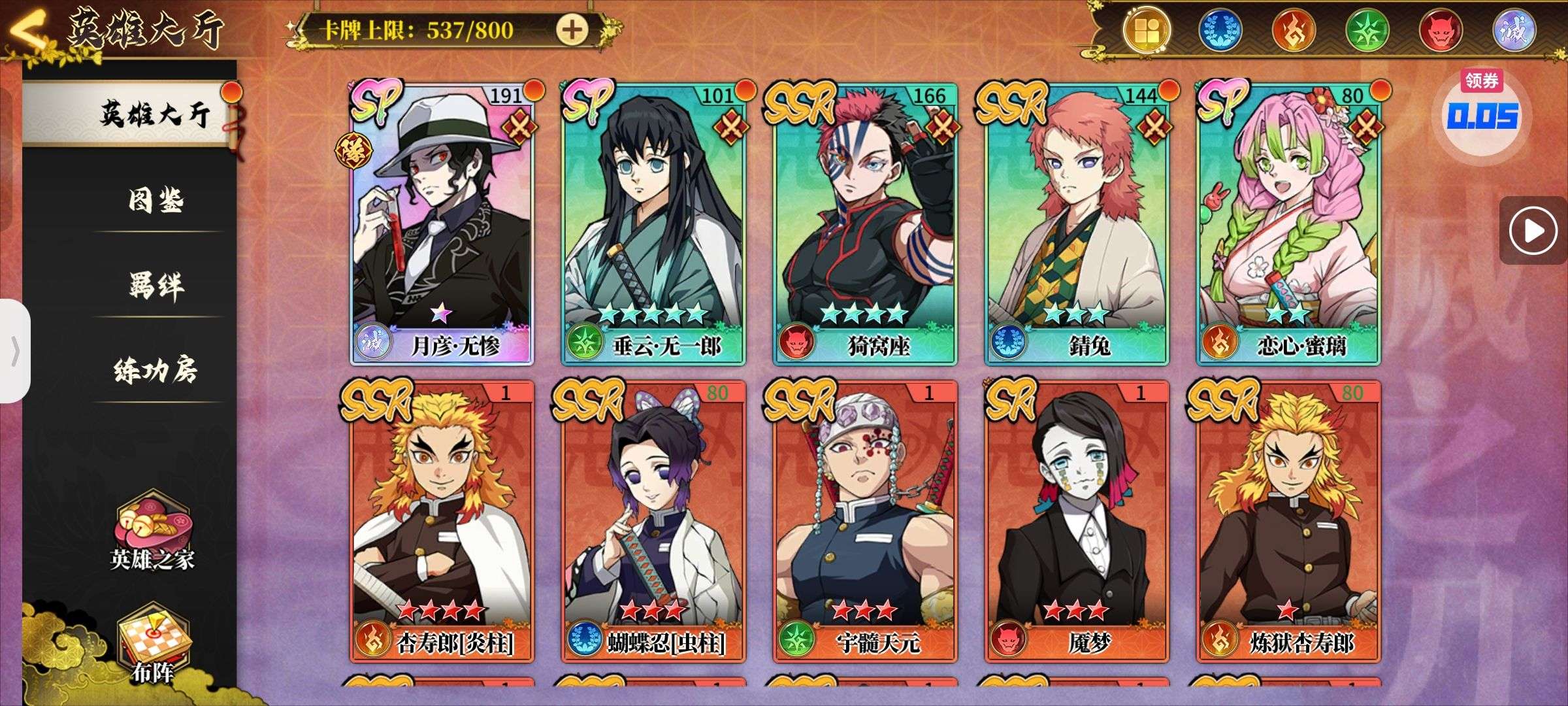Open the 图鉴 menu entry
The height and width of the screenshot is (706, 1568).
point(155,200)
